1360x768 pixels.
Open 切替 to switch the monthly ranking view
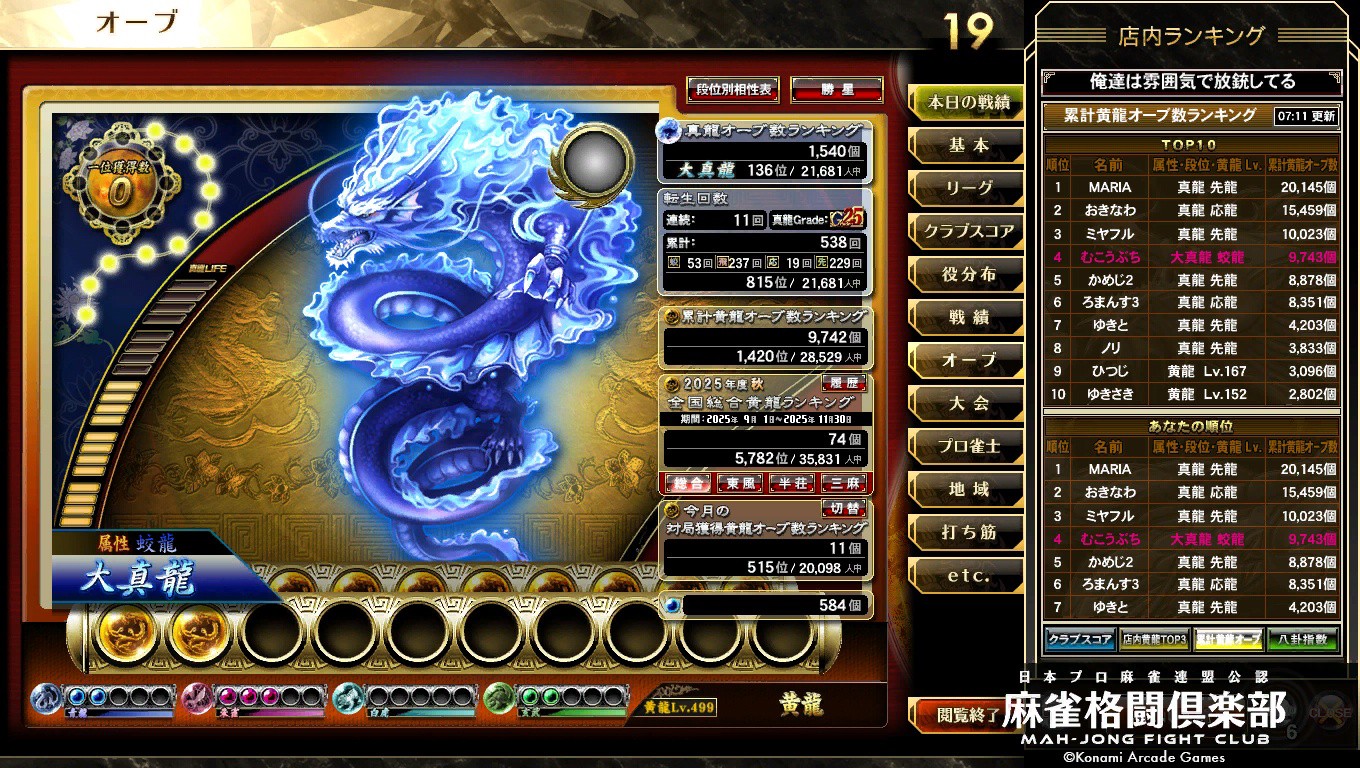[x=844, y=509]
